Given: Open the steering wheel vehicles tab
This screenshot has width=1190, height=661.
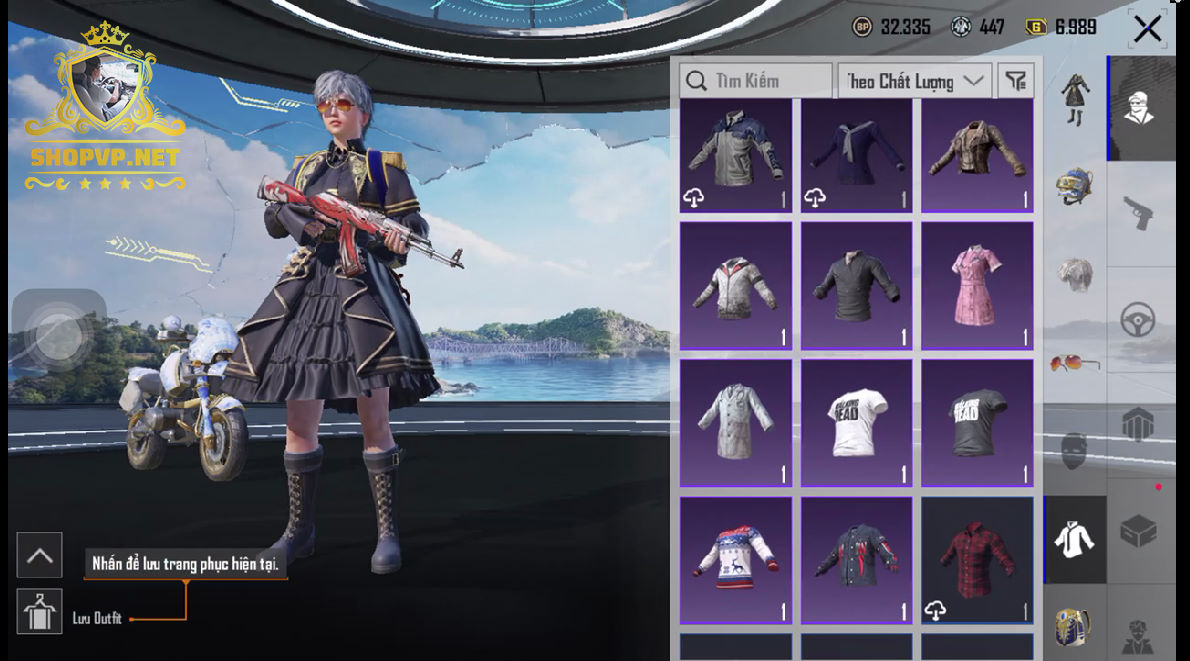Looking at the screenshot, I should [1140, 320].
